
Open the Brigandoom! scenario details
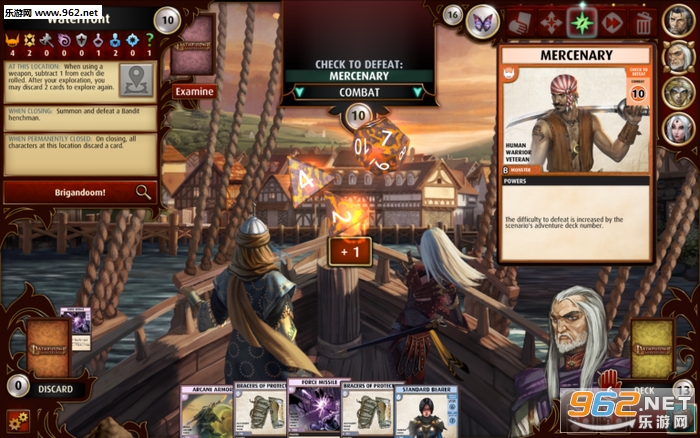click(x=80, y=192)
